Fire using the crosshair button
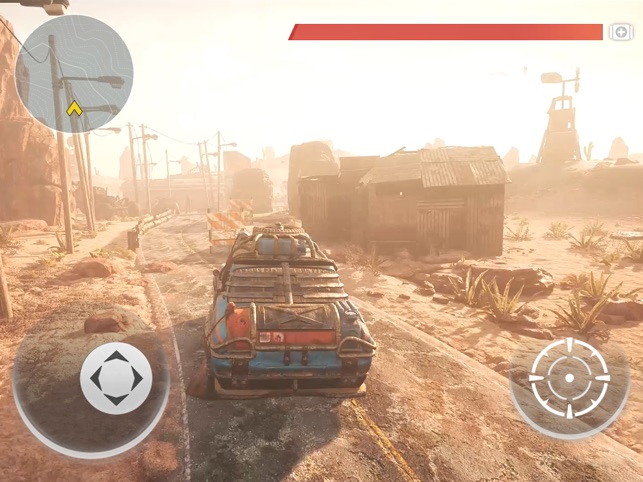Image resolution: width=643 pixels, height=482 pixels. 568,378
